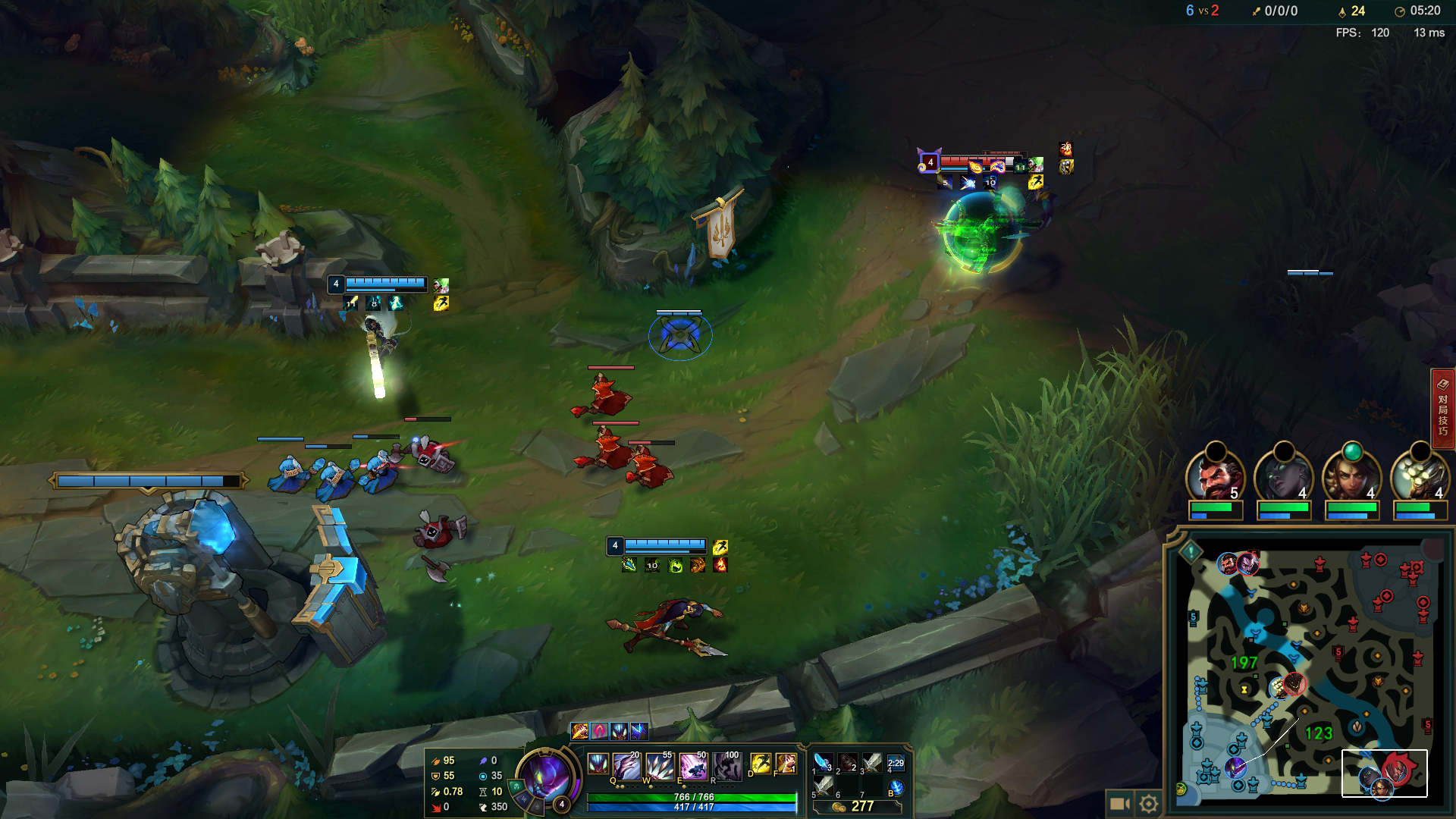Use the refillable potion in item slot 2

coord(847,762)
